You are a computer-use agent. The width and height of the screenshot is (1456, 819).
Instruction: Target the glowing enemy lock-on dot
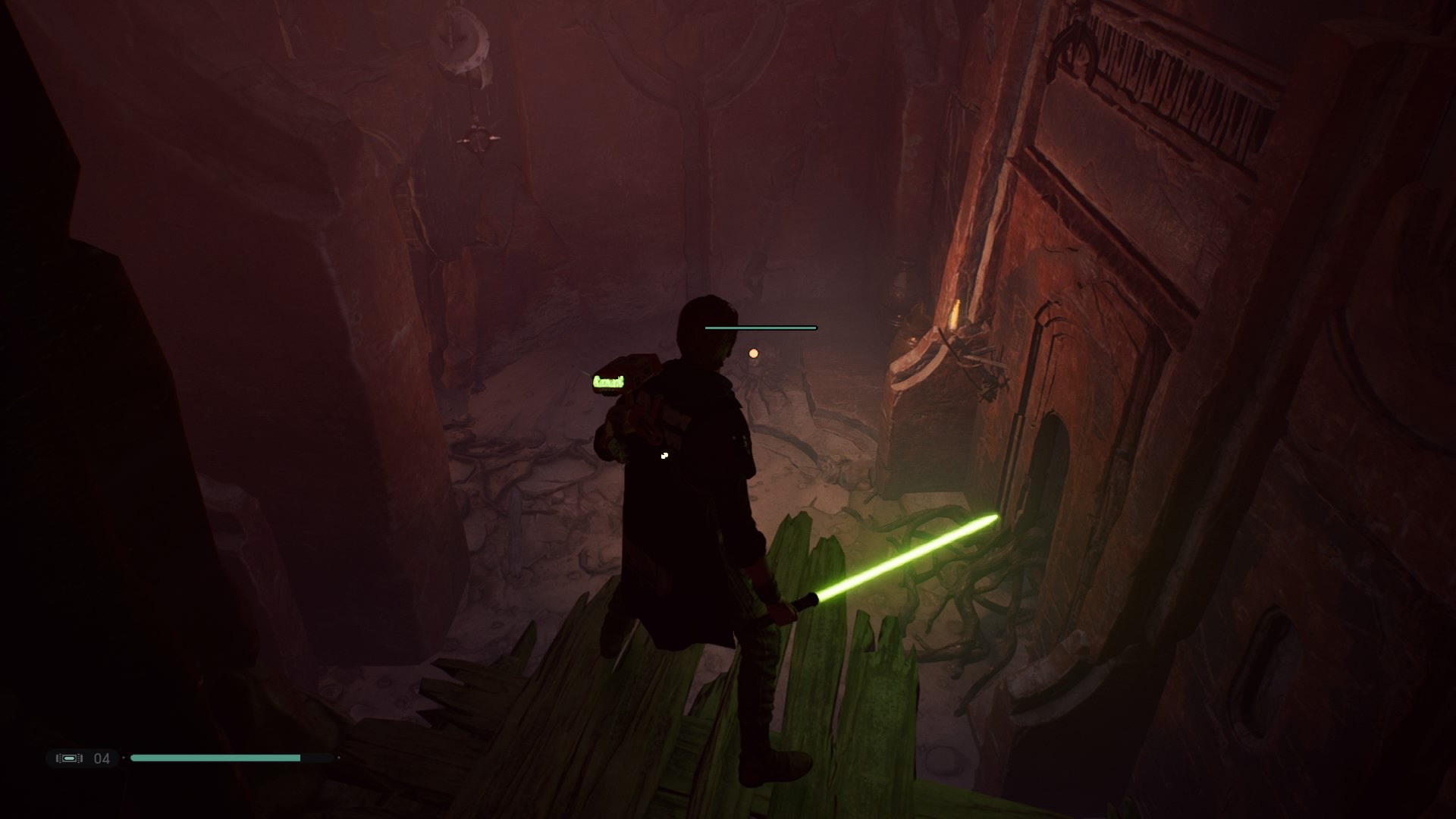coord(753,353)
